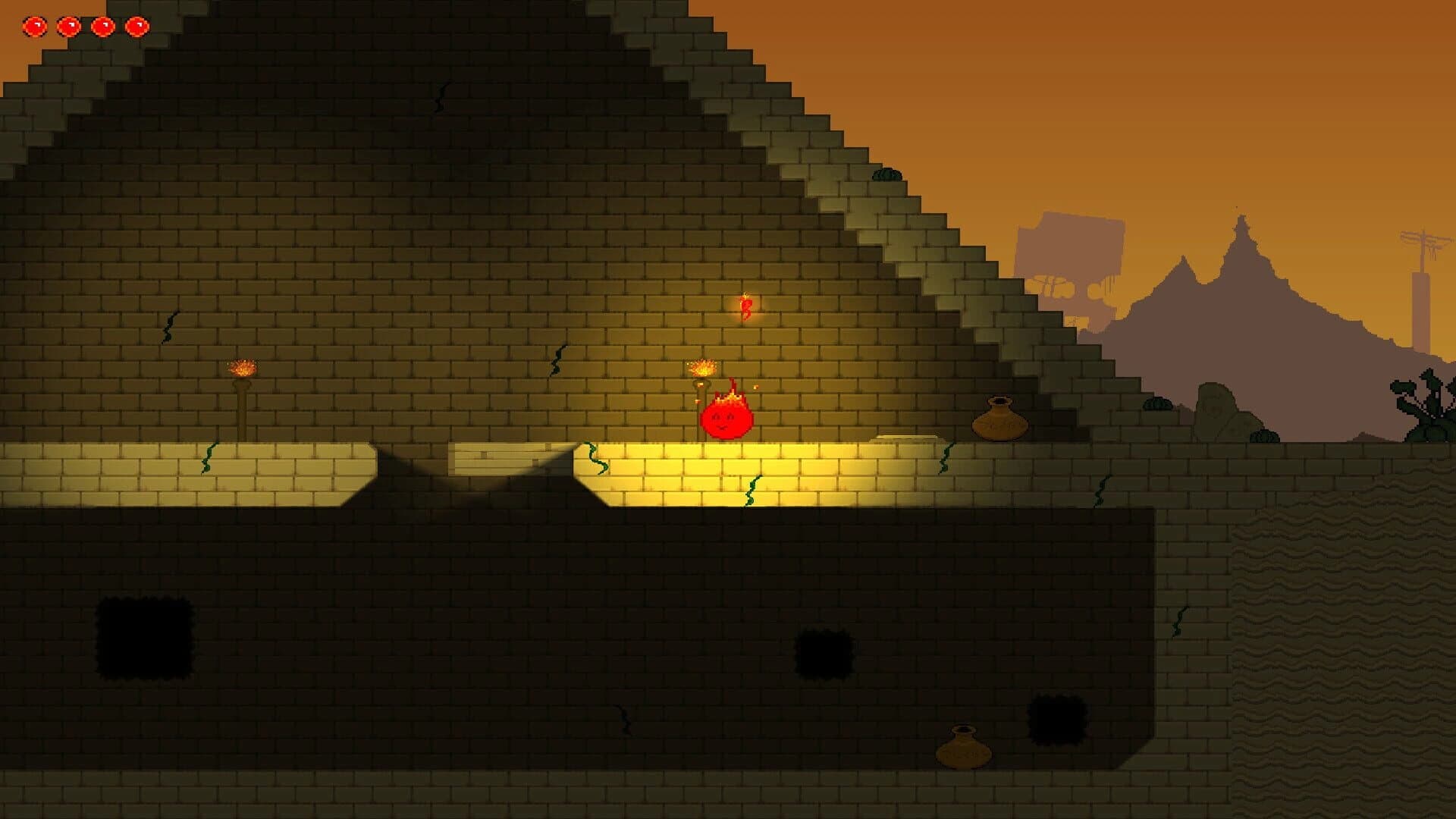Select the second health heart icon
The image size is (1456, 819).
(70, 27)
